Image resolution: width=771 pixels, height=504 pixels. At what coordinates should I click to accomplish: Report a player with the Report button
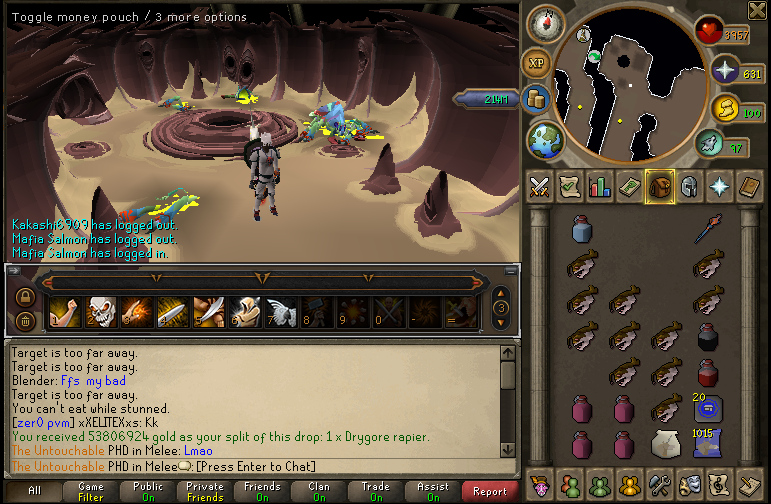tap(490, 491)
